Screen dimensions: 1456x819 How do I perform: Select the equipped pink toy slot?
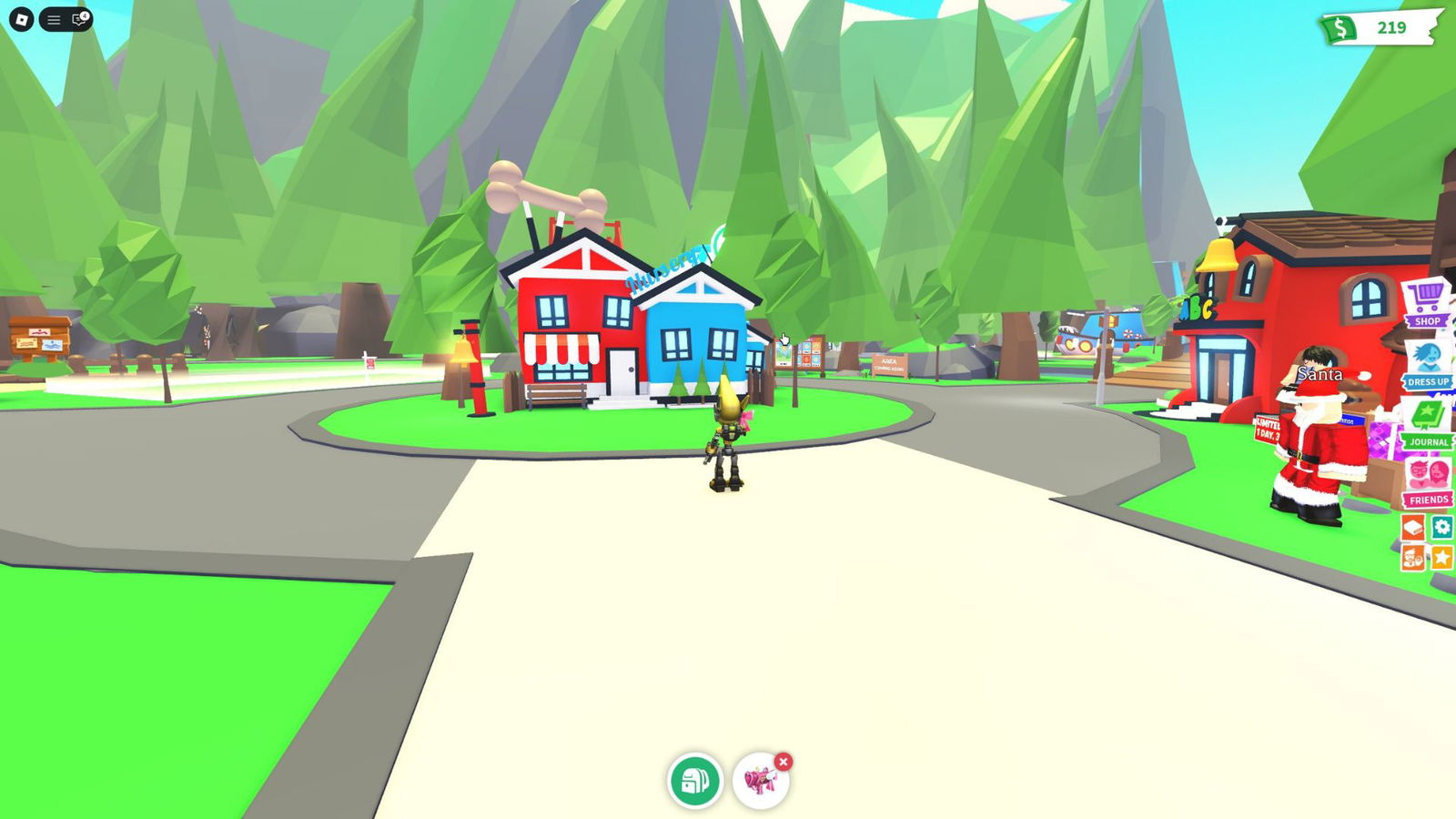coord(759,782)
